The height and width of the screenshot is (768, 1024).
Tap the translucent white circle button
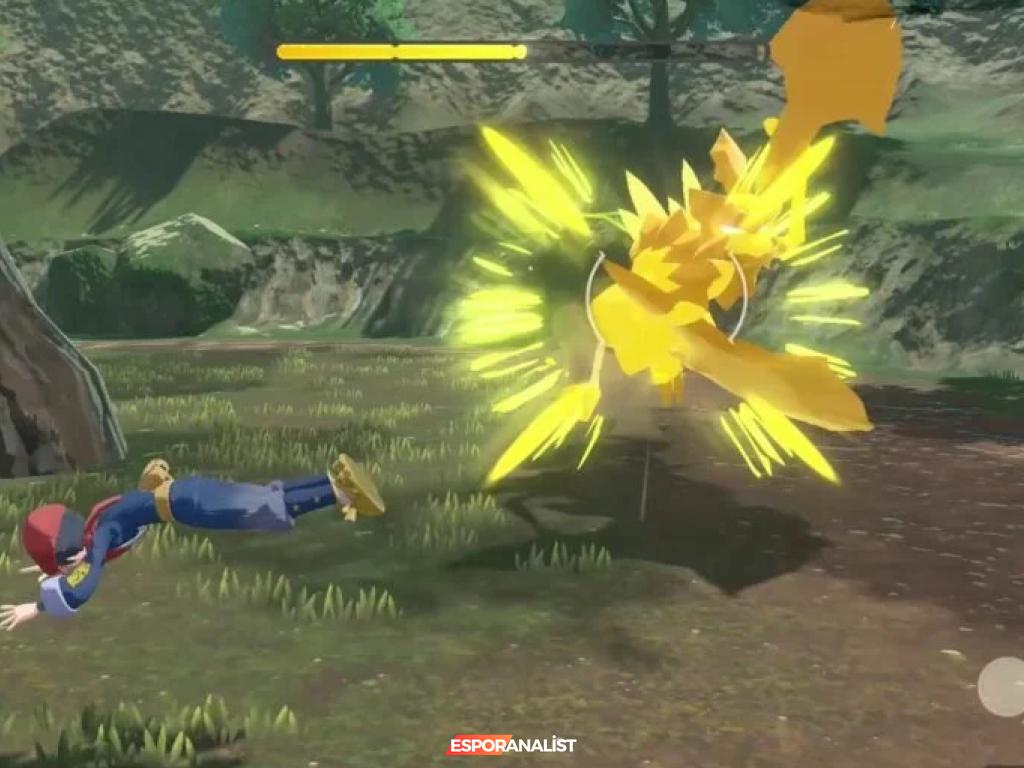point(1001,686)
